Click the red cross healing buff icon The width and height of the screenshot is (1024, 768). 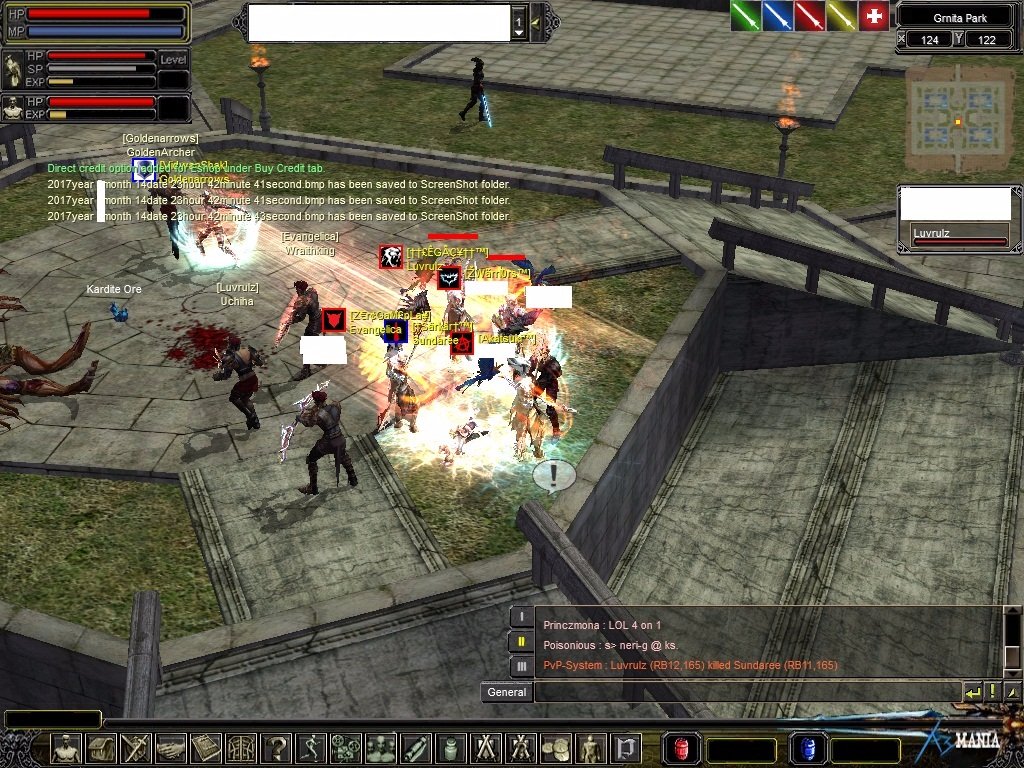click(874, 16)
